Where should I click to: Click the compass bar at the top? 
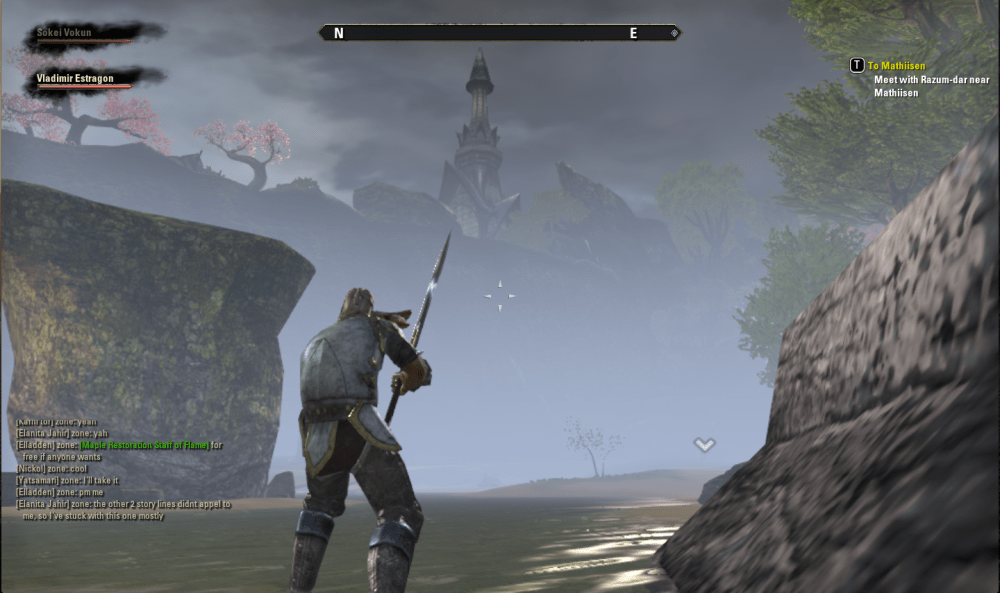500,33
